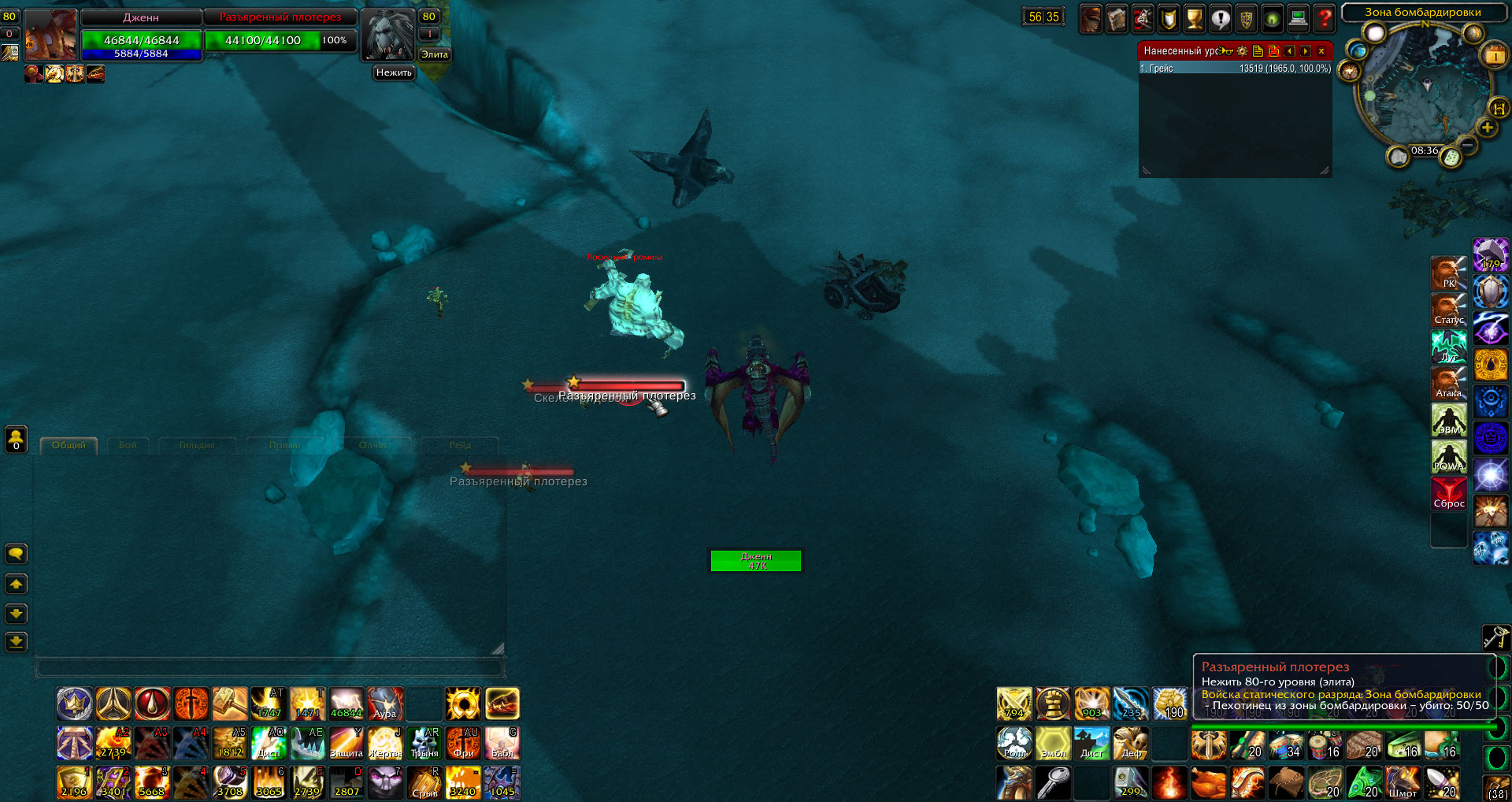Open the achievements golden trophy button
Screen dimensions: 1512x802
(1195, 17)
